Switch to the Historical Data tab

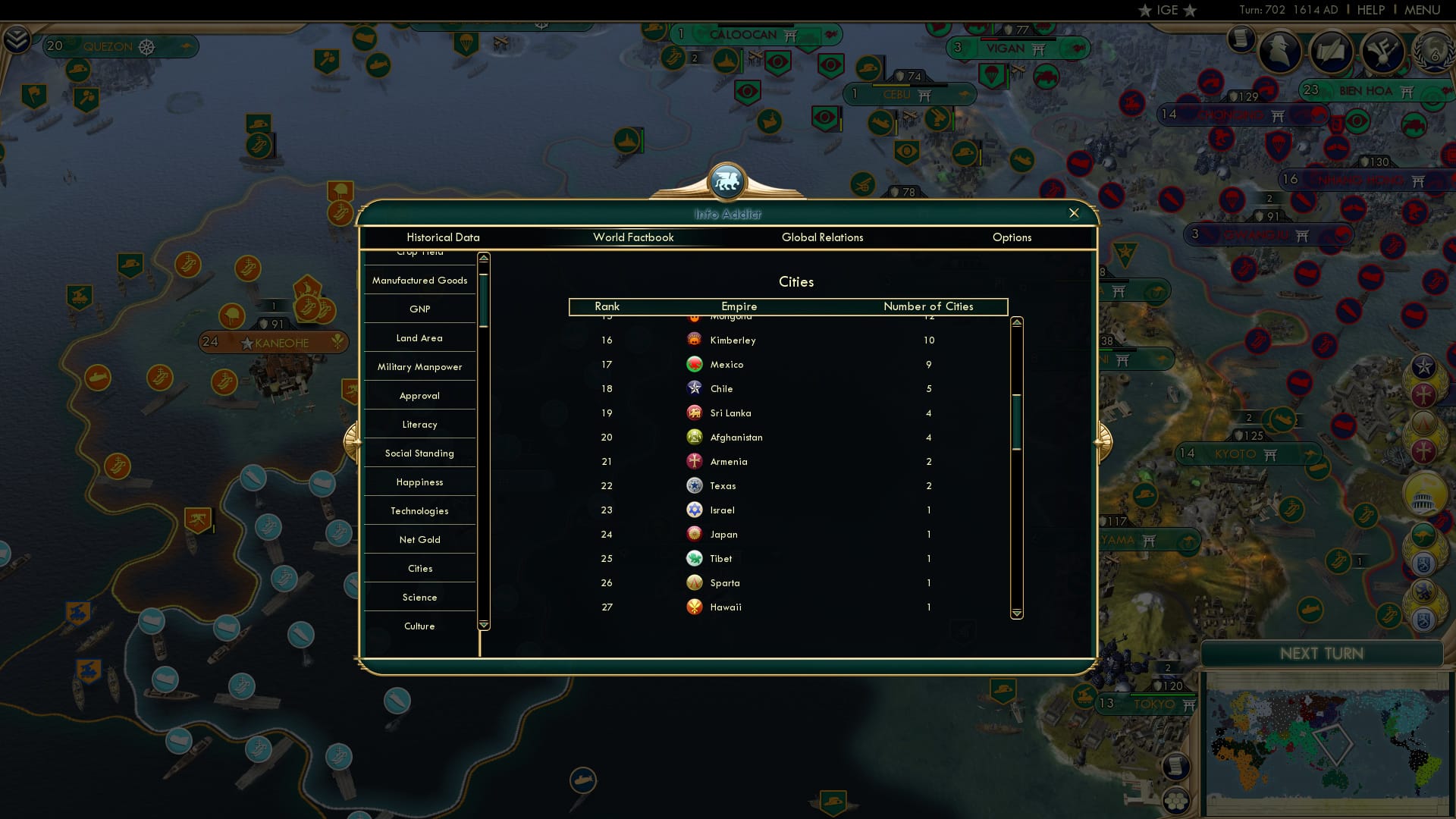click(x=442, y=237)
